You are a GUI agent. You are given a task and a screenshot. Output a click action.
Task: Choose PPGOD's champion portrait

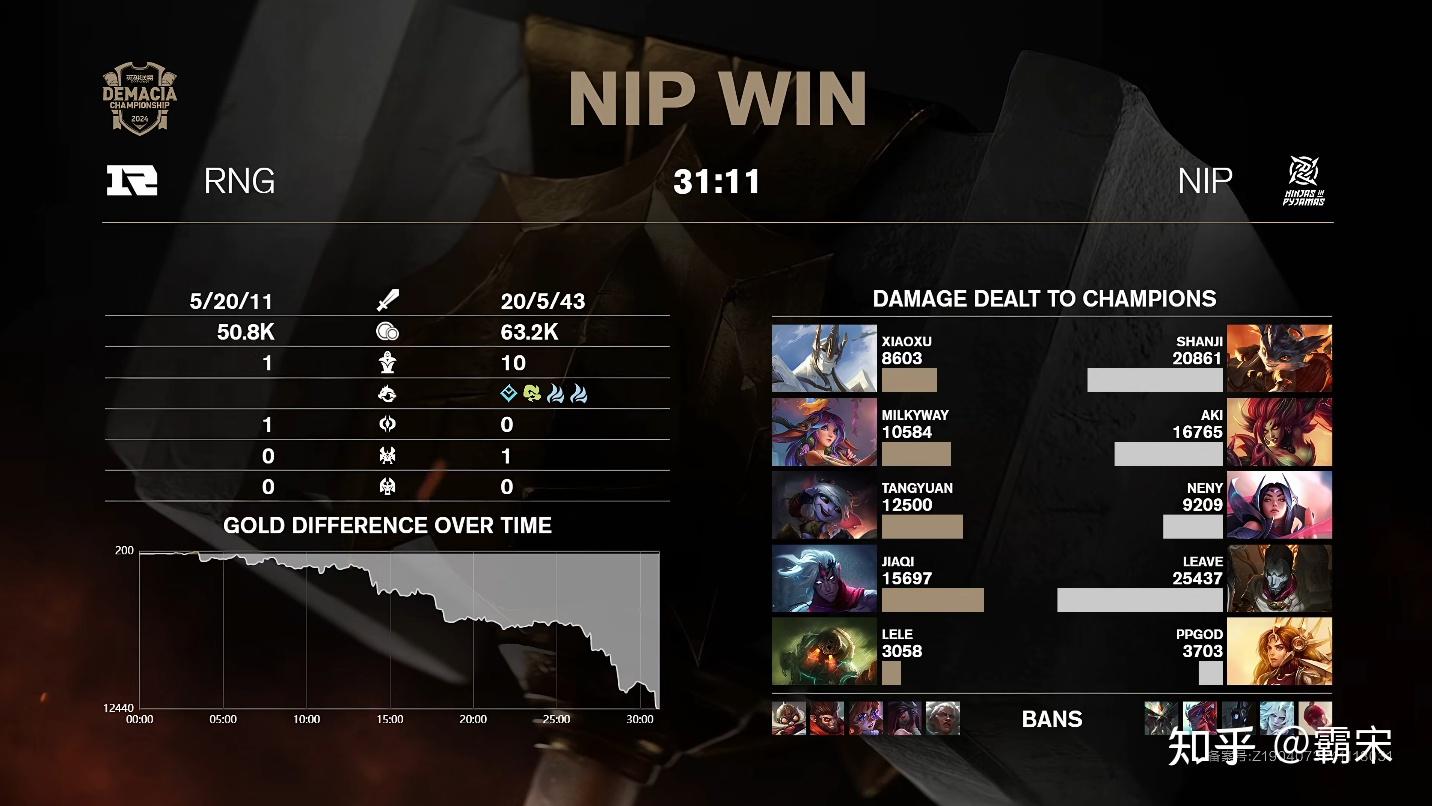[x=1279, y=652]
